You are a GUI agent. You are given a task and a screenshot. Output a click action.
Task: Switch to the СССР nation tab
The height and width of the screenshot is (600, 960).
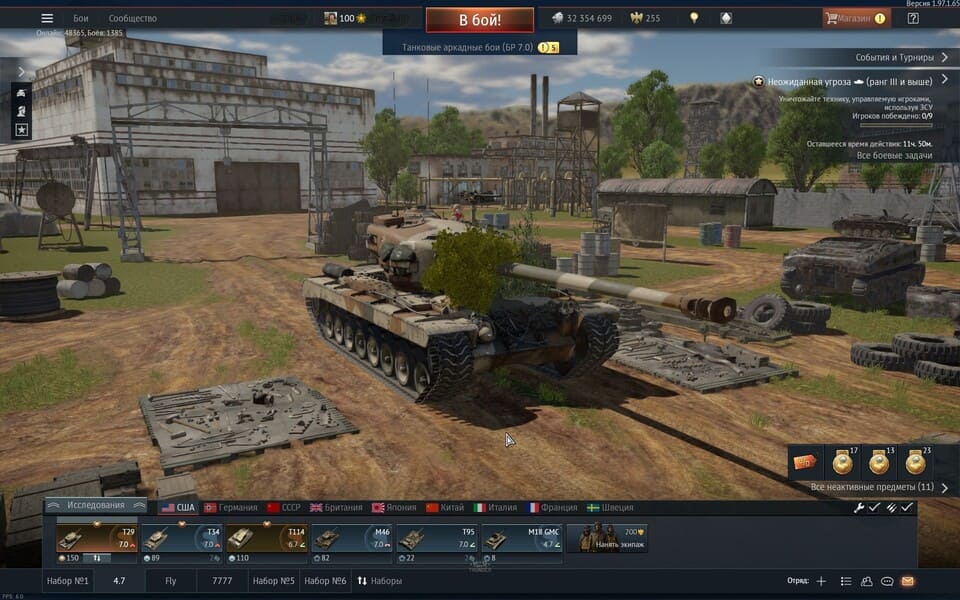point(283,507)
